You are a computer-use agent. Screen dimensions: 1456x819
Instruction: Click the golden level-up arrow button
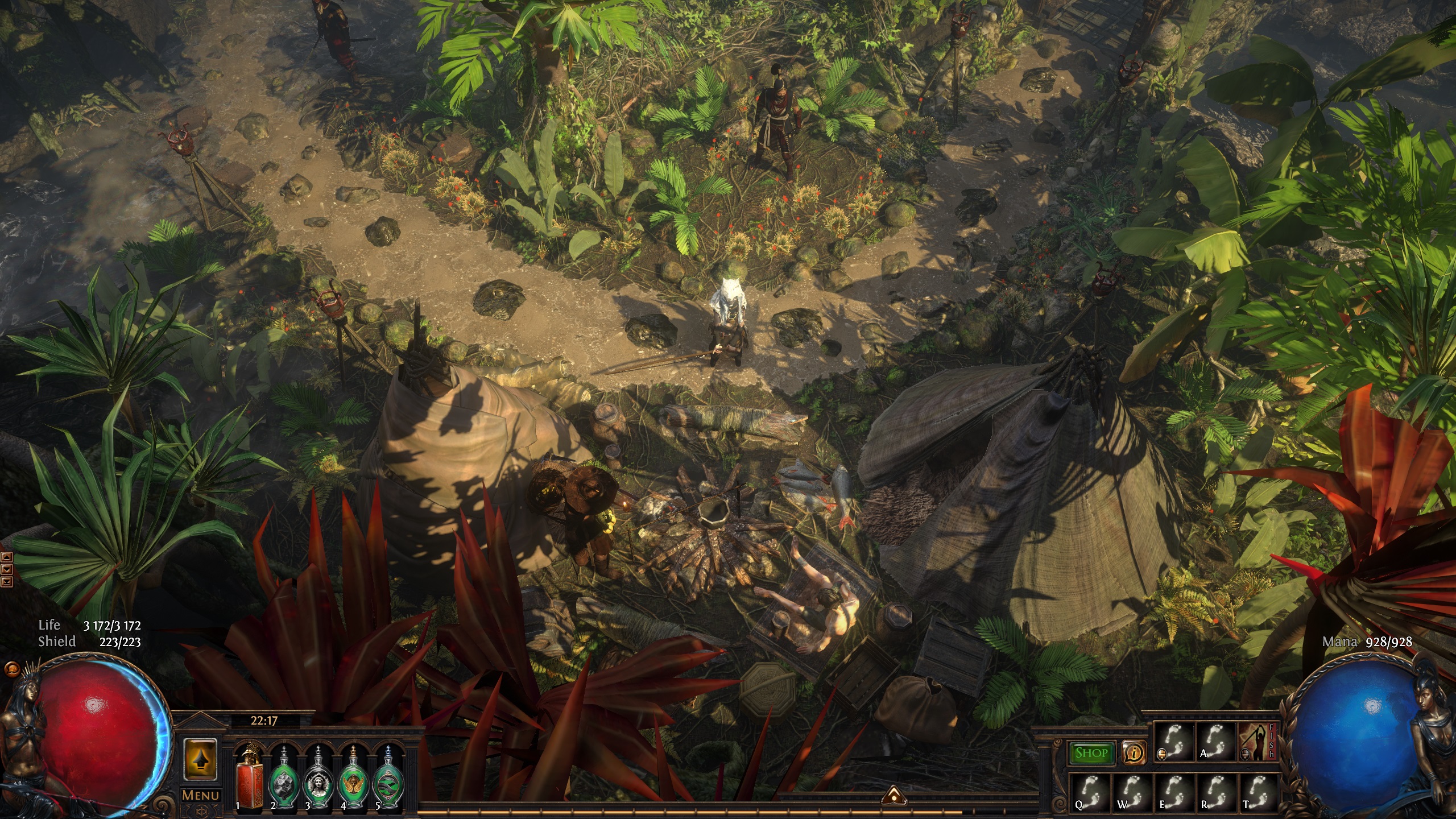coord(200,759)
